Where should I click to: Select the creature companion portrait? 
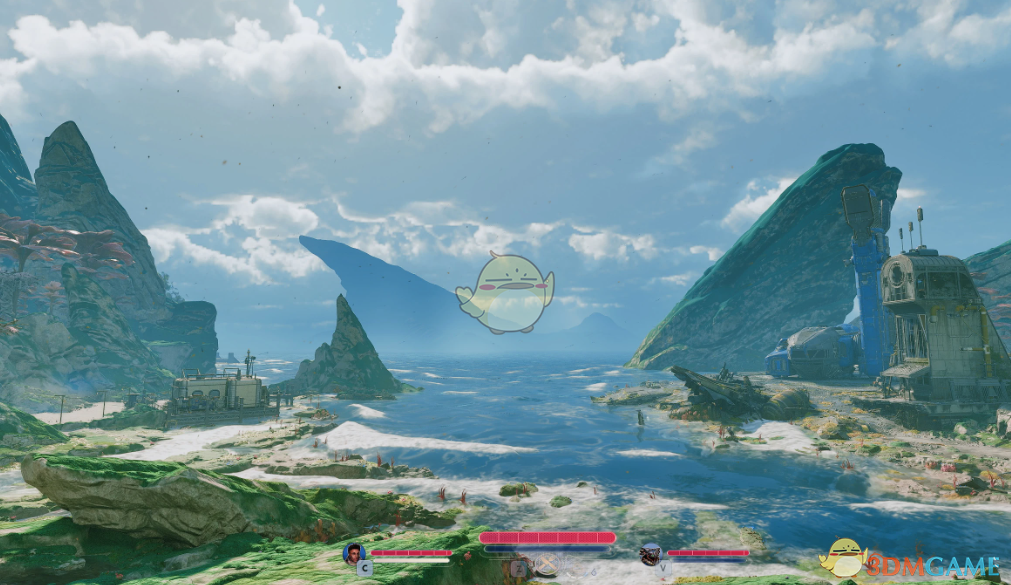pos(650,553)
